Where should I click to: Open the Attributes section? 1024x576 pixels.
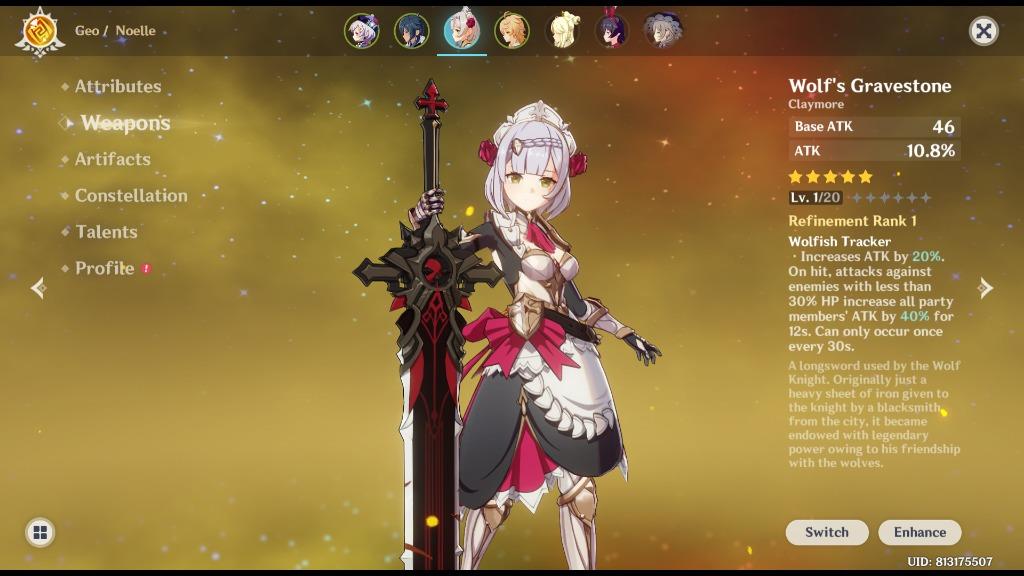click(x=117, y=87)
